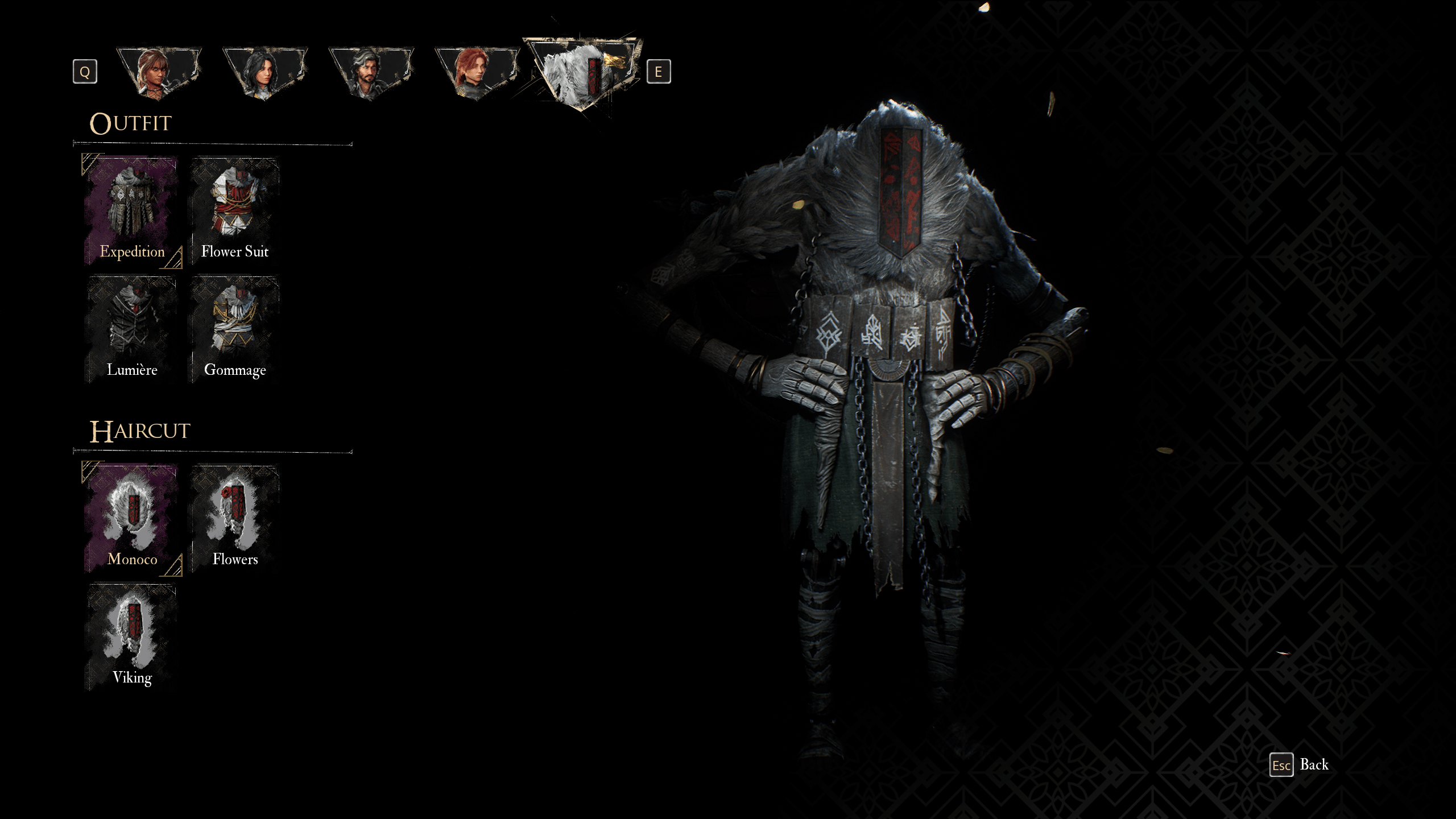Toggle the equipped Monoco haircut selection
This screenshot has height=819, width=1456.
click(133, 518)
